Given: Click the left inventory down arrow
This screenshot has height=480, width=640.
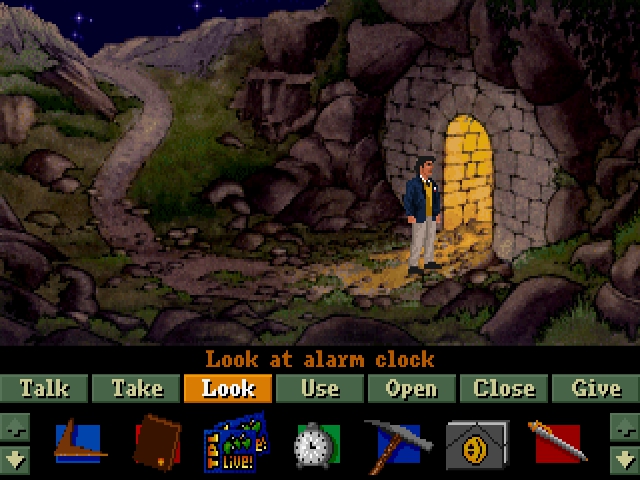Looking at the screenshot, I should (x=17, y=461).
